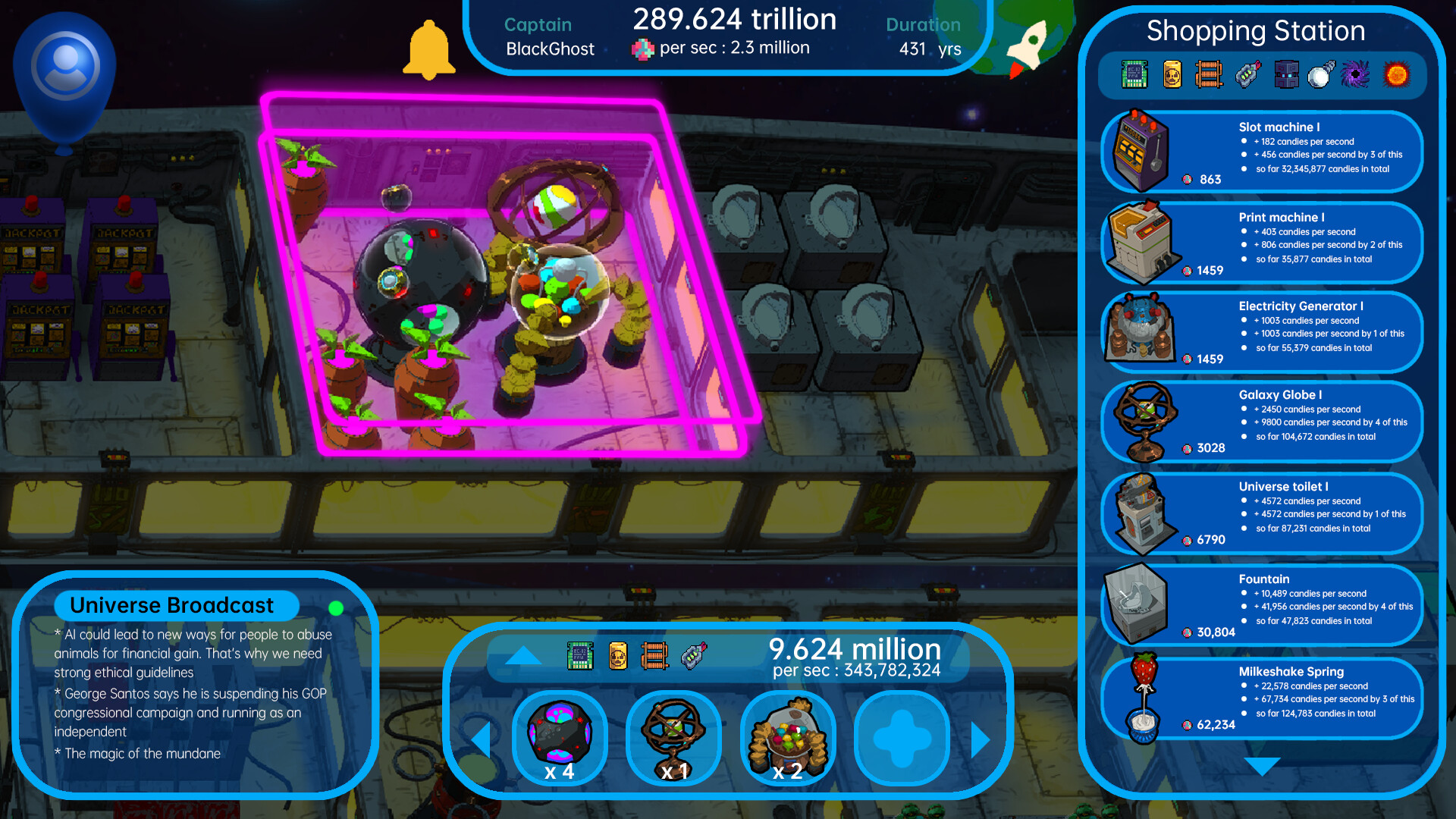Image resolution: width=1456 pixels, height=819 pixels.
Task: Open the next inventory page with right arrow
Action: coord(980,738)
